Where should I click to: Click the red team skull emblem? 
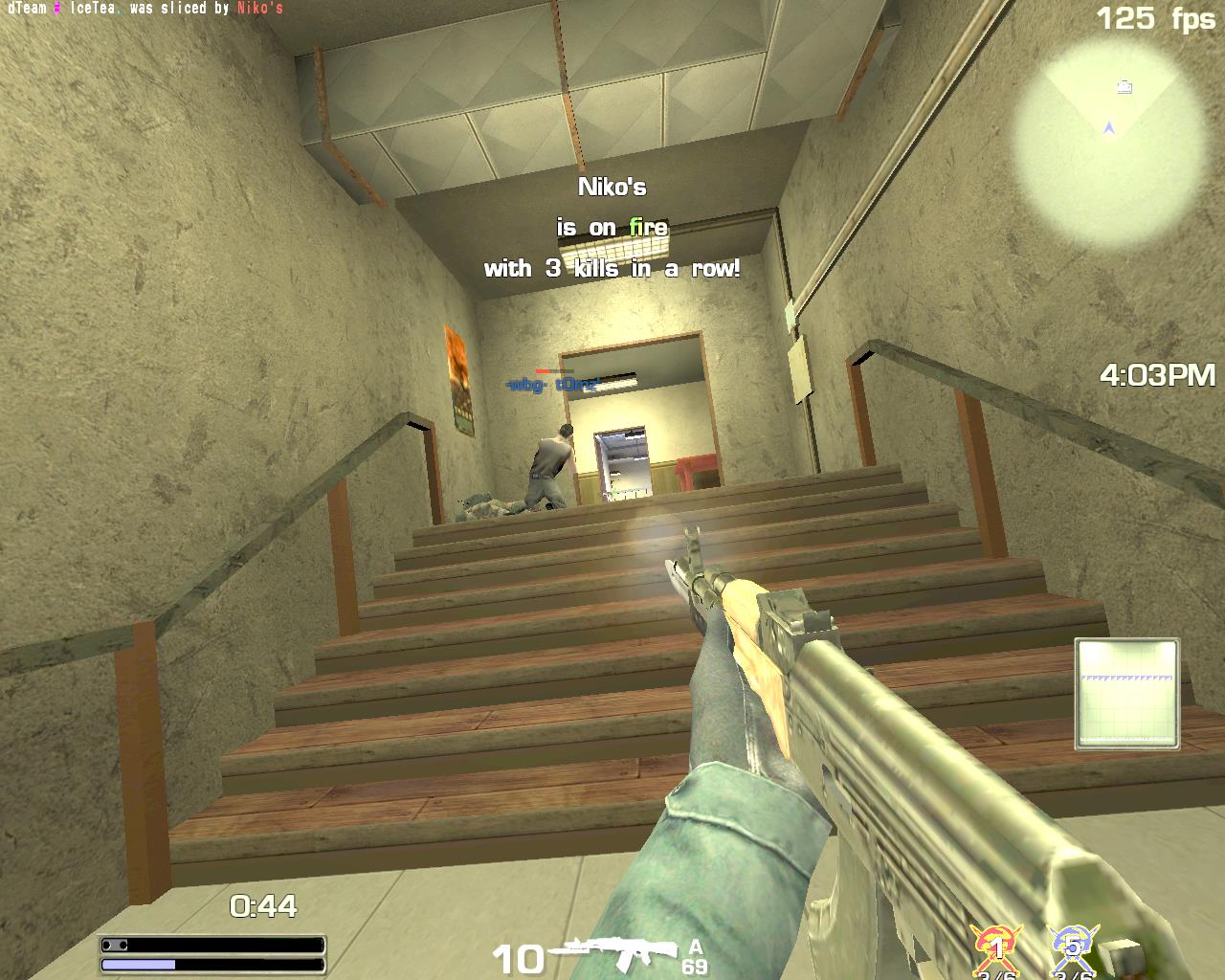coord(997,947)
